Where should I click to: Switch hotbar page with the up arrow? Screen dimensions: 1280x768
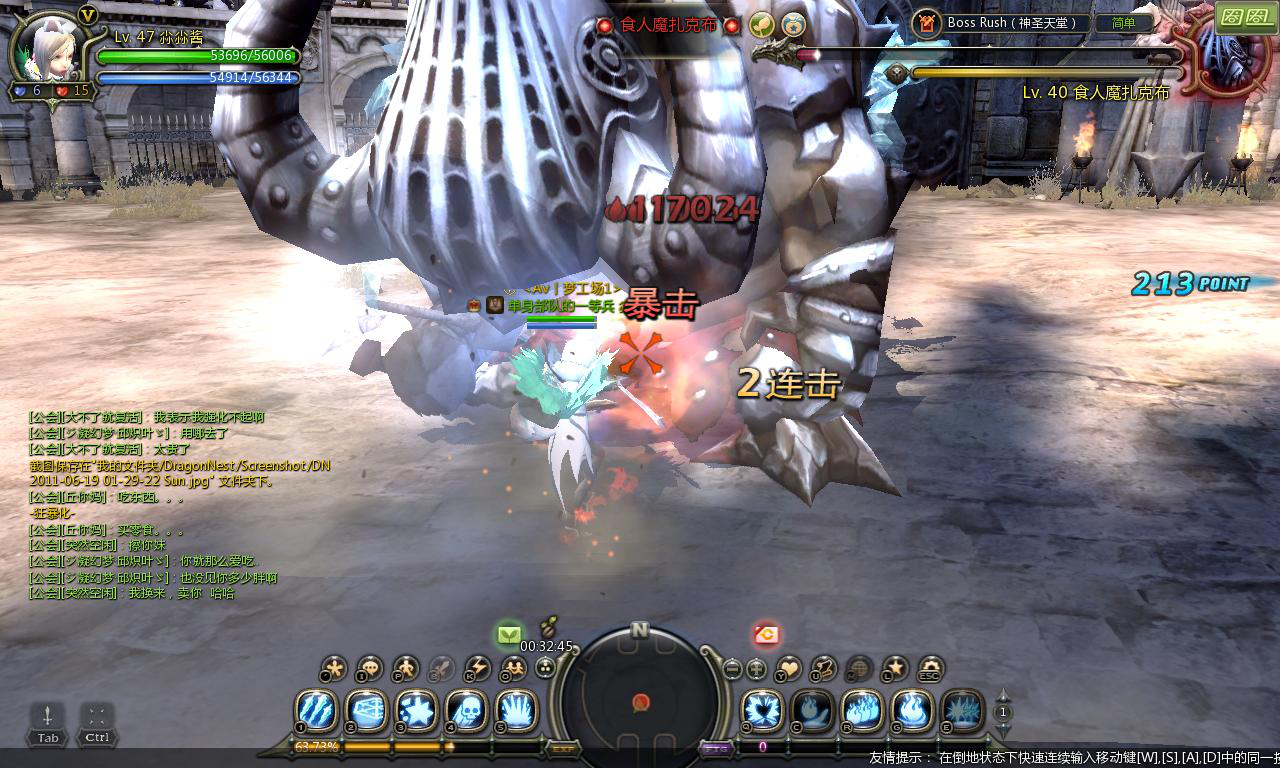(x=1004, y=696)
